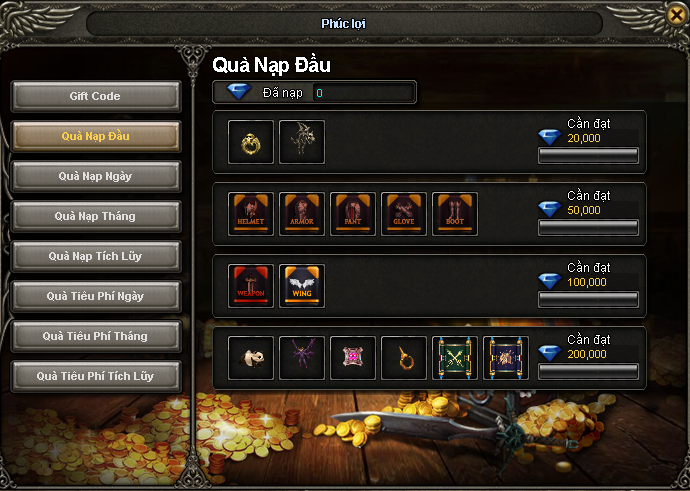Select the Quà Nạp Đầu tab
The width and height of the screenshot is (690, 491).
click(96, 136)
